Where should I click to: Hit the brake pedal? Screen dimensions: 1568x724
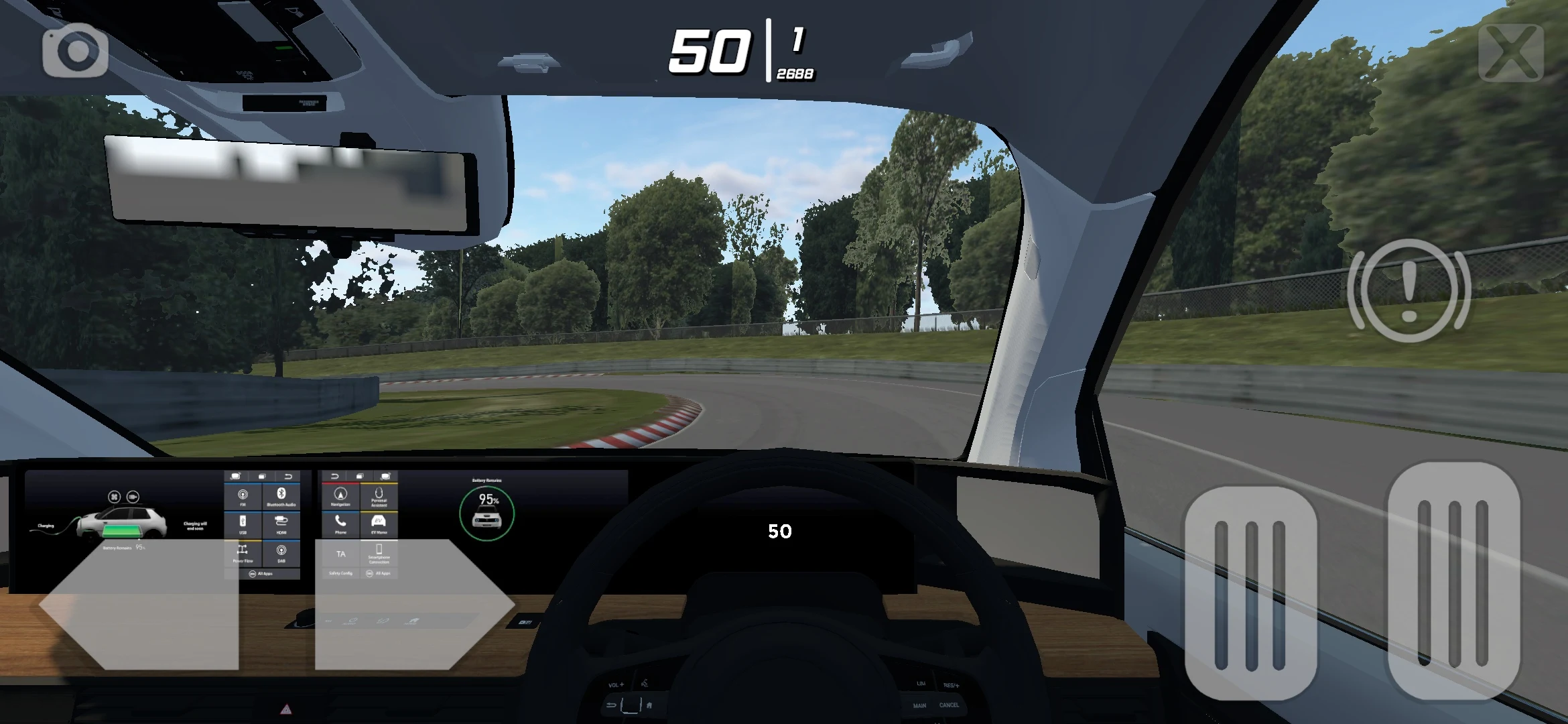click(1250, 594)
